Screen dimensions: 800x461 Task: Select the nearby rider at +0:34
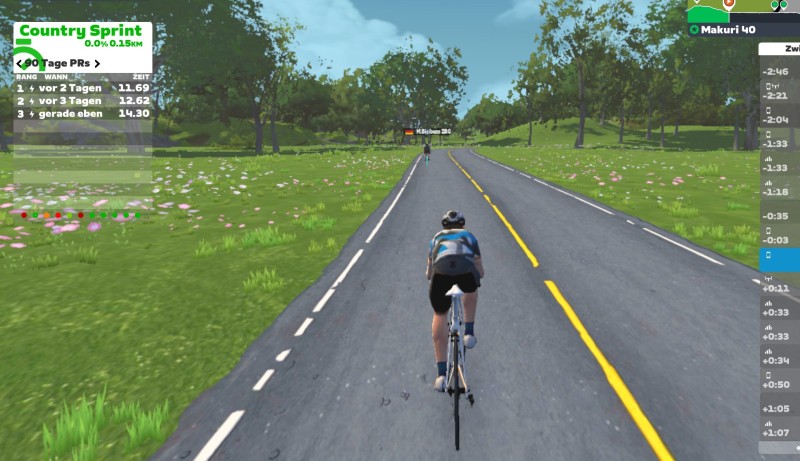pyautogui.click(x=779, y=360)
